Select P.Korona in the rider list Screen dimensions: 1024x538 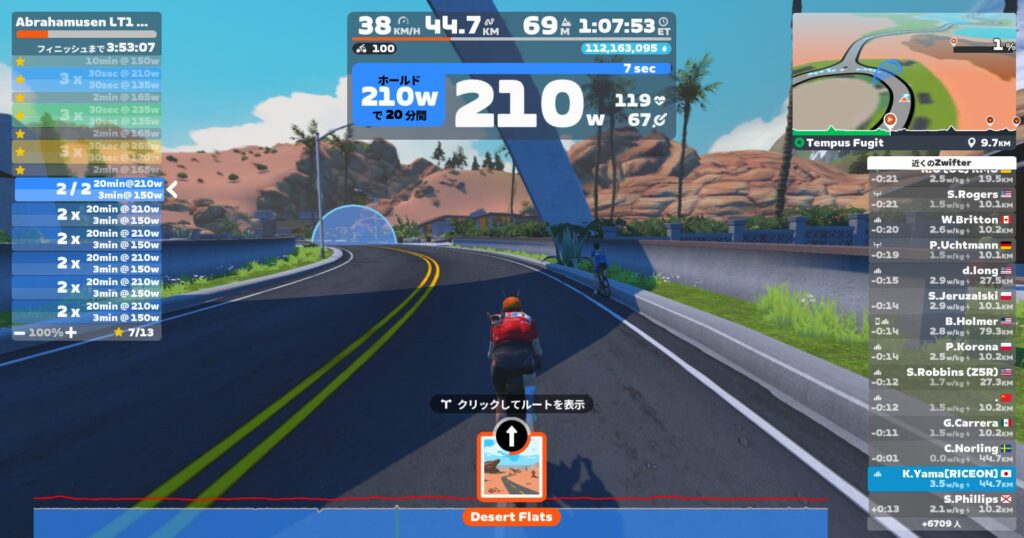click(941, 351)
